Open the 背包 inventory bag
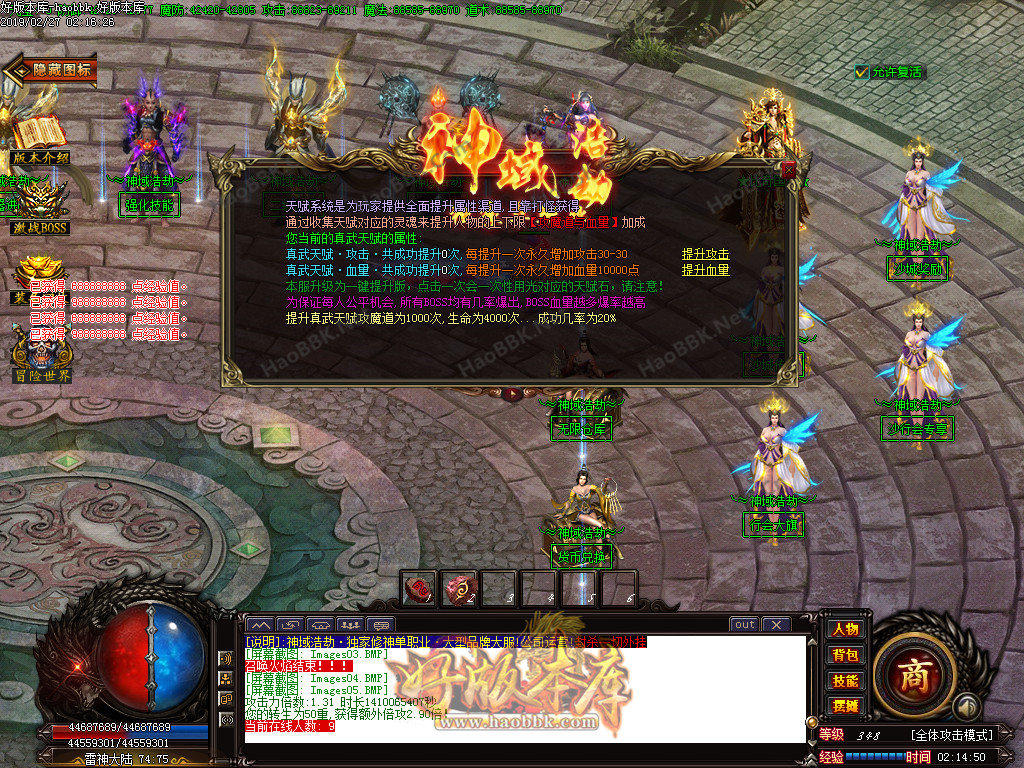 845,655
